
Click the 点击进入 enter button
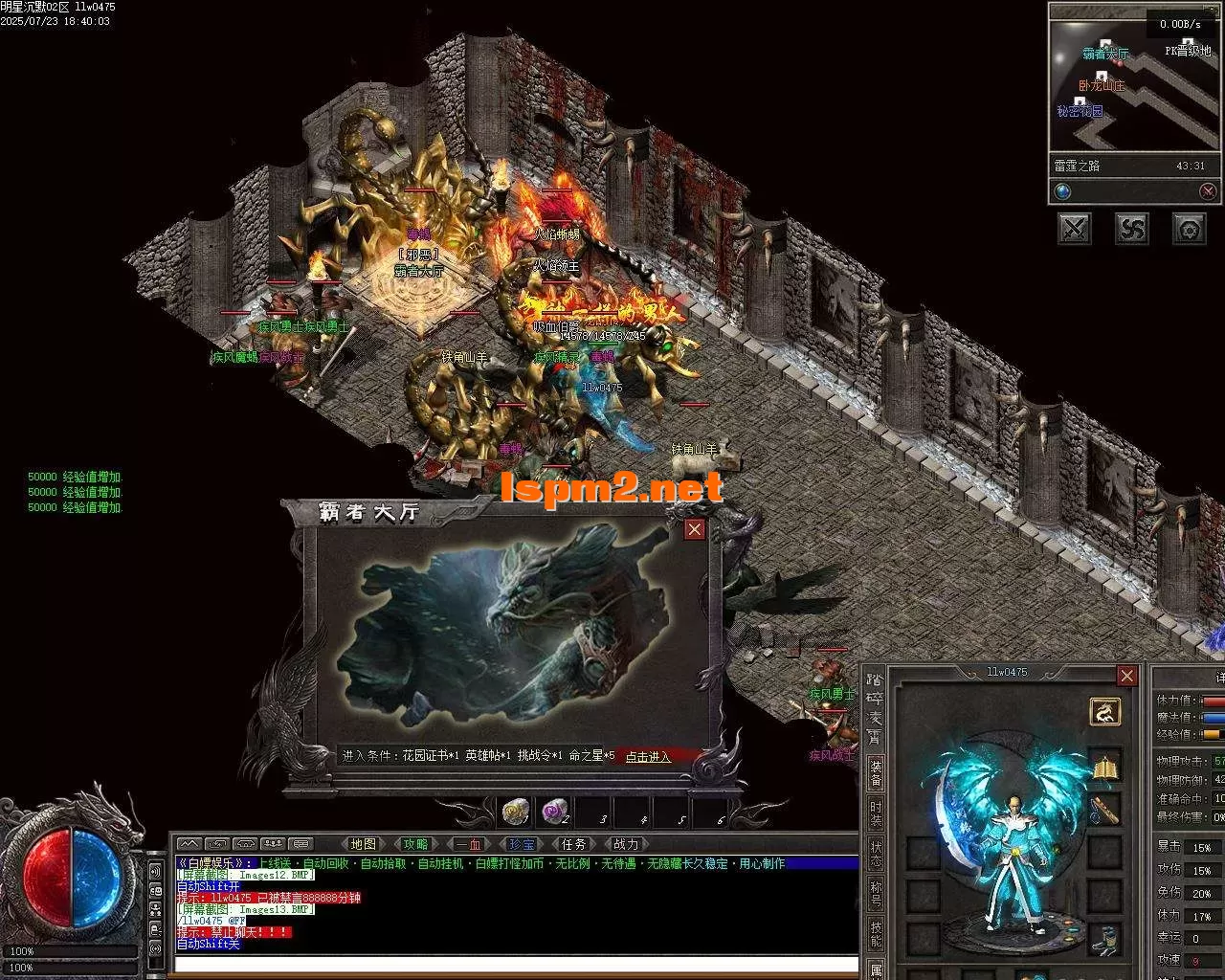[648, 756]
